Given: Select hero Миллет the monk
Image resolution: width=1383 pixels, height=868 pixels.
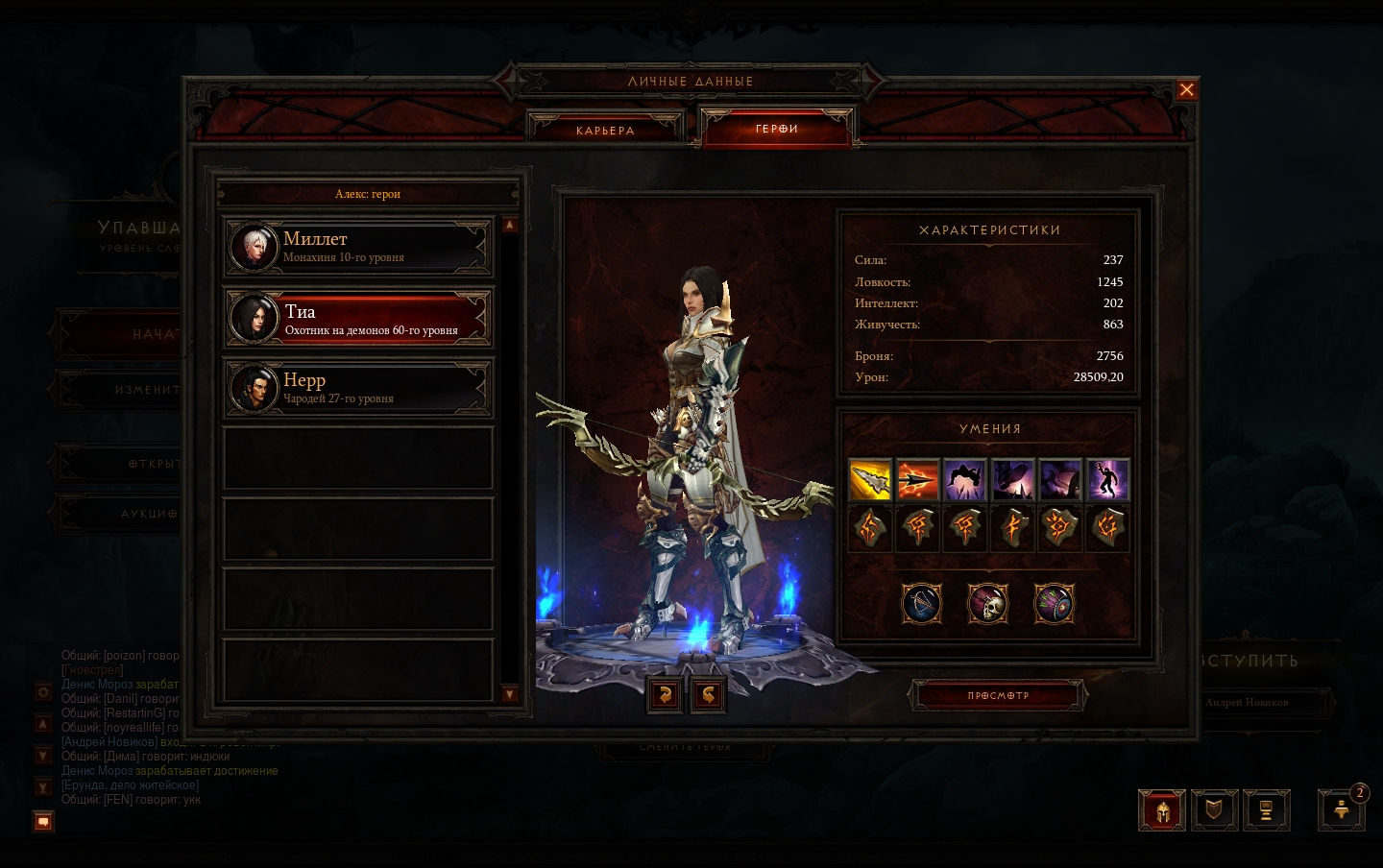Looking at the screenshot, I should click(x=357, y=247).
